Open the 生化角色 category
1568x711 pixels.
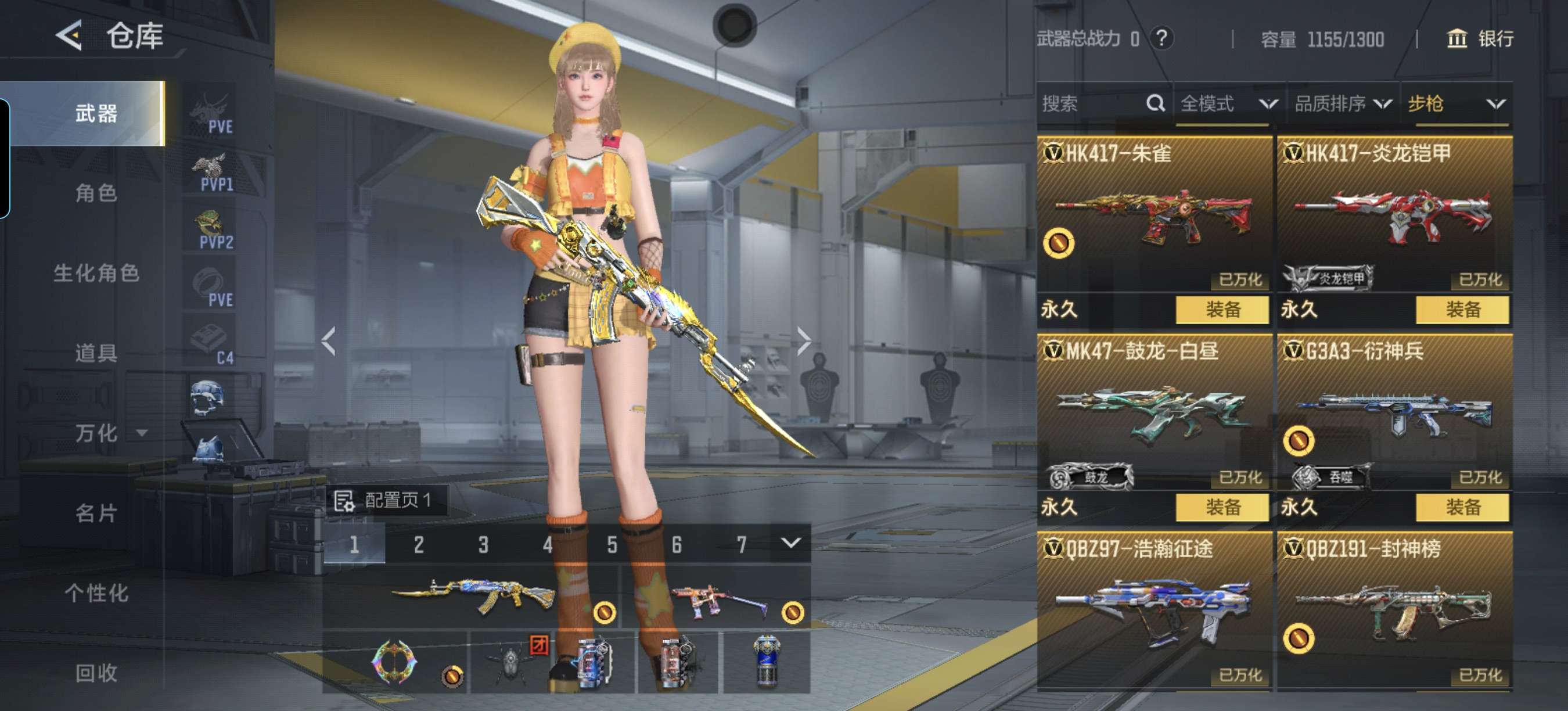[x=96, y=274]
